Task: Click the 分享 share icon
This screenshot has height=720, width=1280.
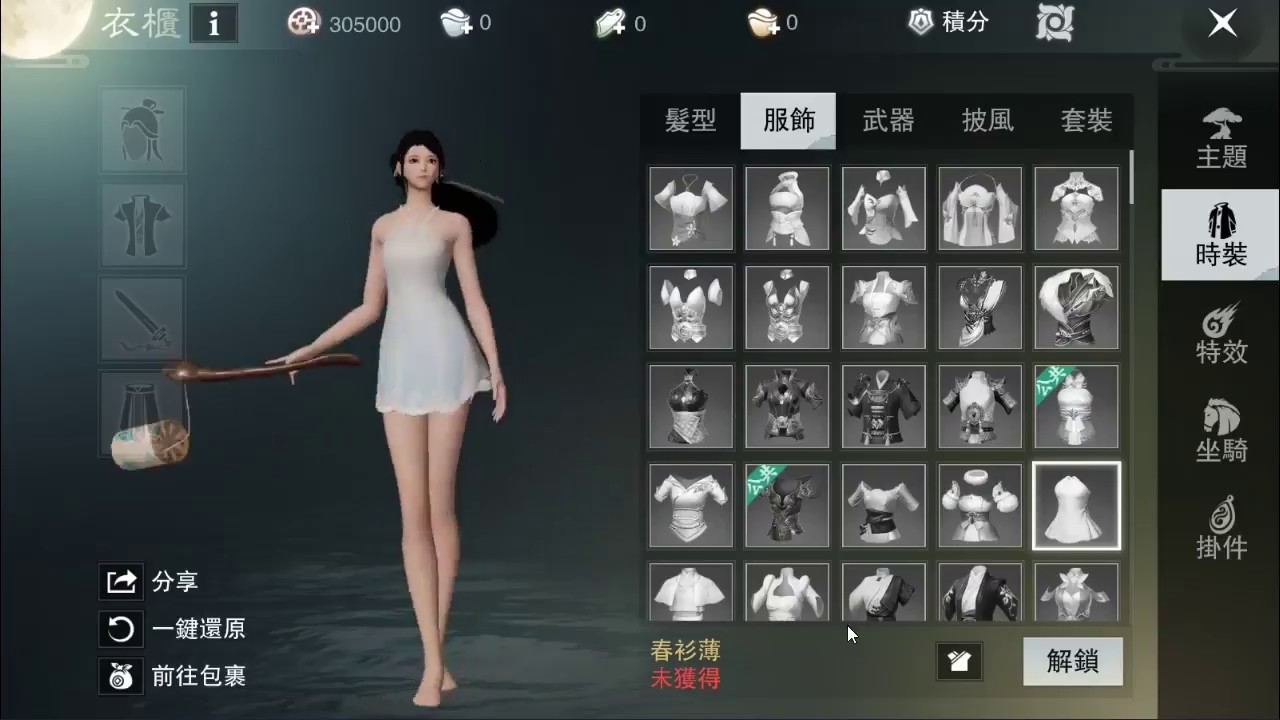Action: point(120,581)
